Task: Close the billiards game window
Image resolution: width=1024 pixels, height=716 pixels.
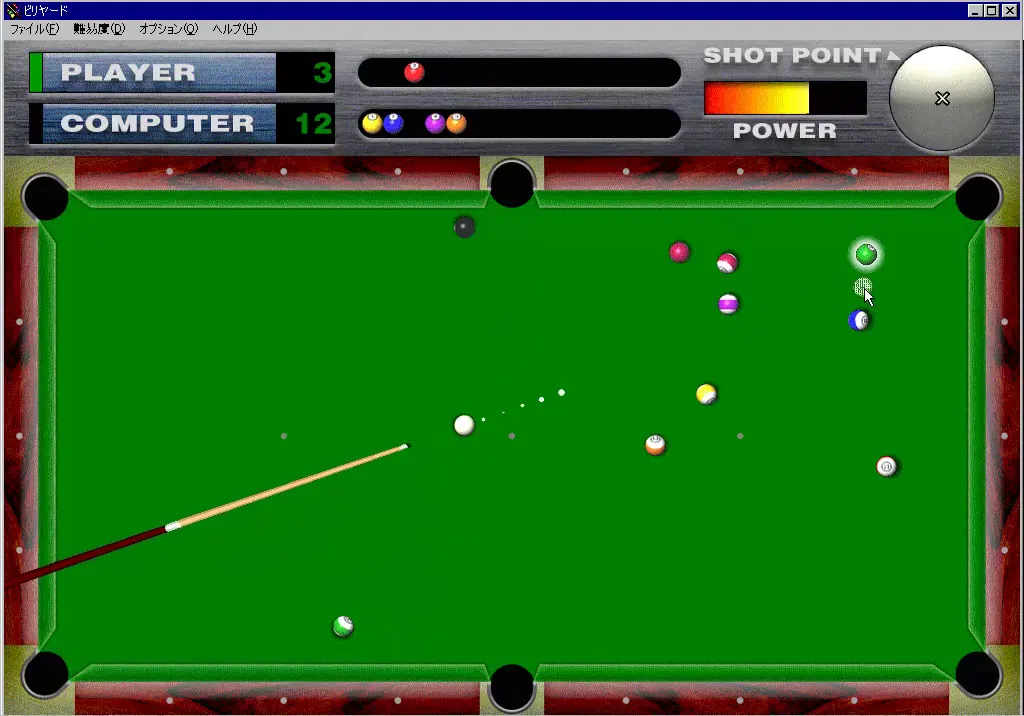Action: (1010, 10)
